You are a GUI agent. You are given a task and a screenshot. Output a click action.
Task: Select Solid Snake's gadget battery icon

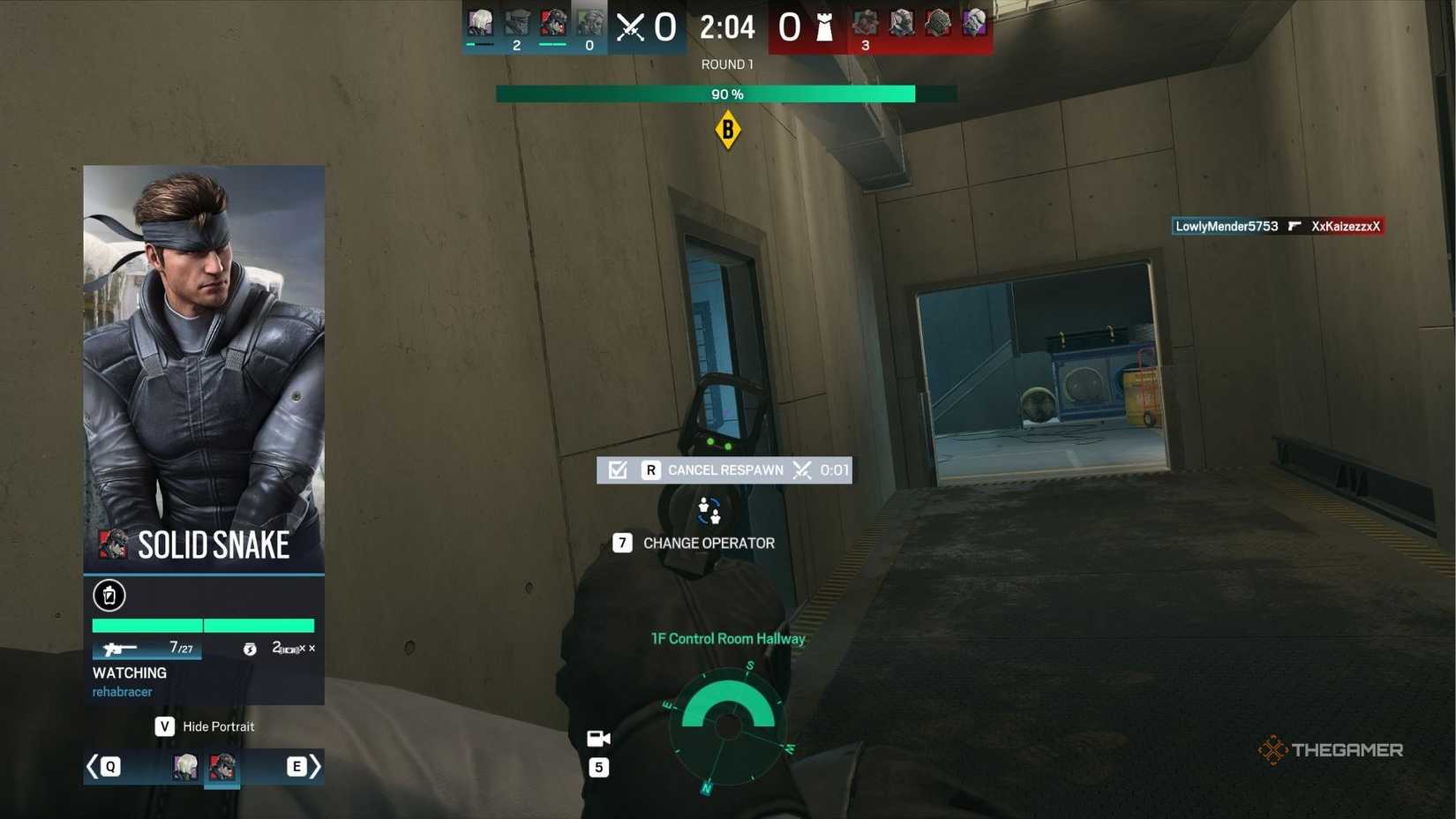(x=109, y=595)
